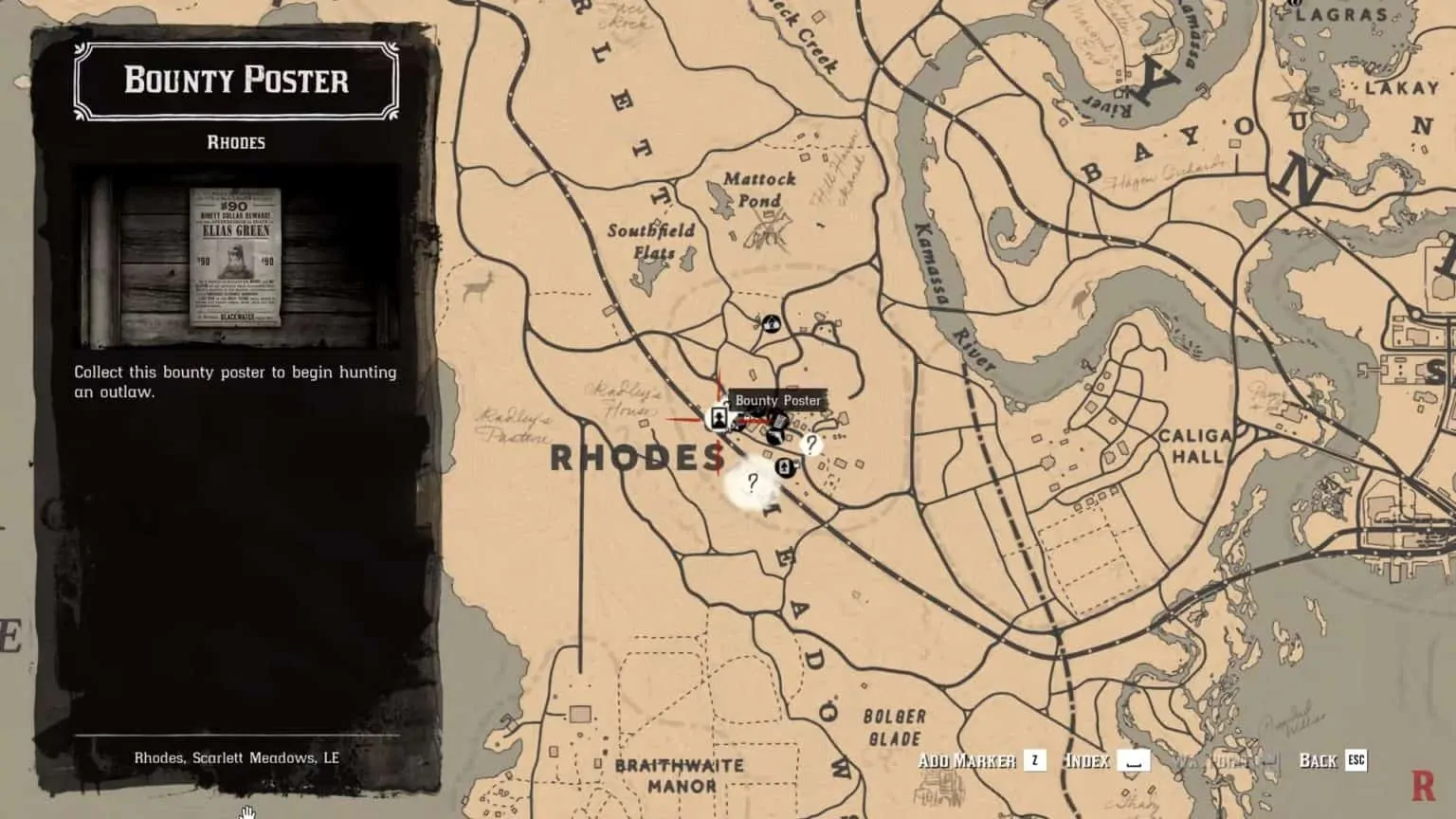Open the map Index
1456x819 pixels.
(1088, 760)
